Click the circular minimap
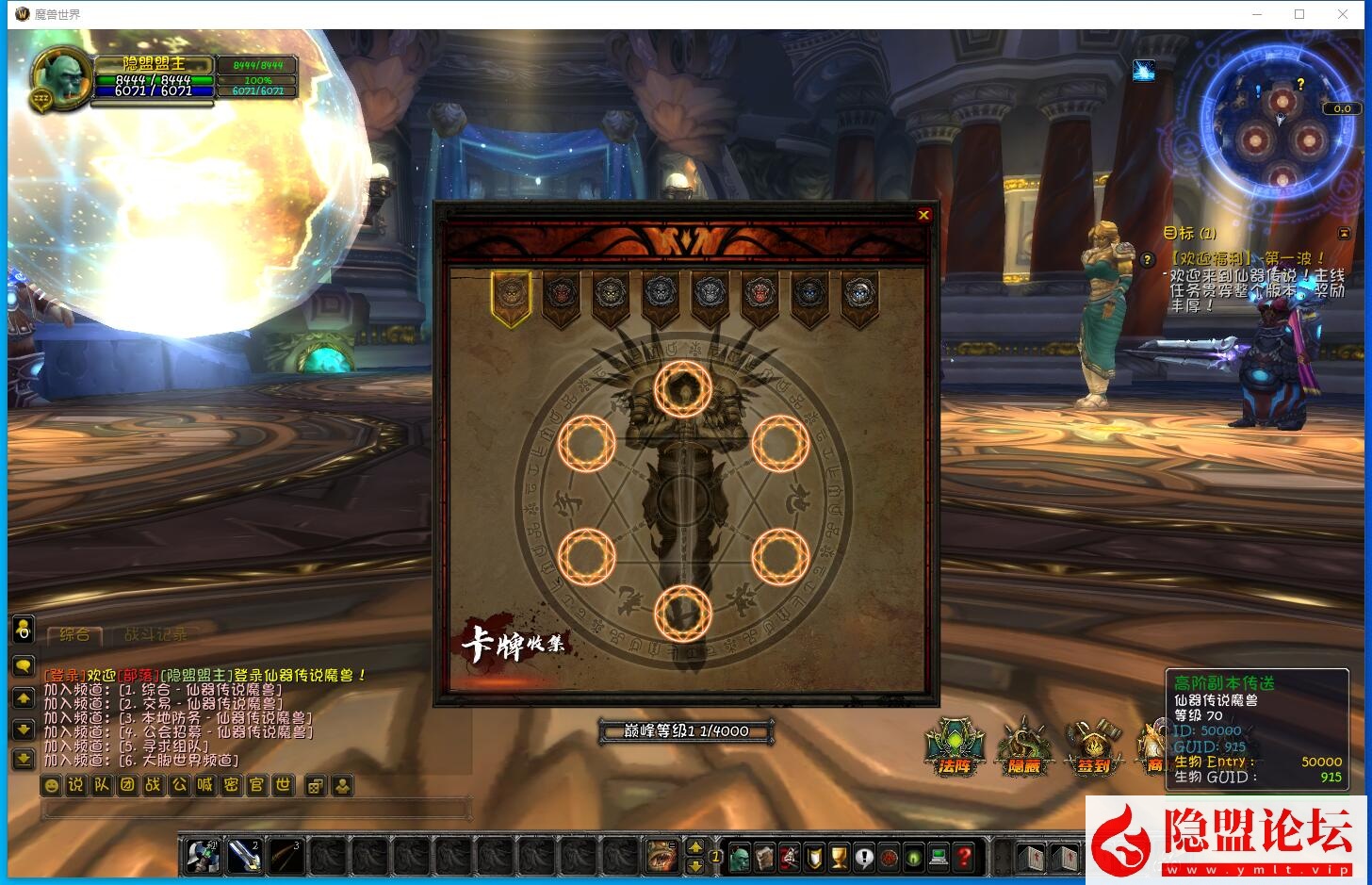Screen dimensions: 1372x885 [x=1280, y=132]
